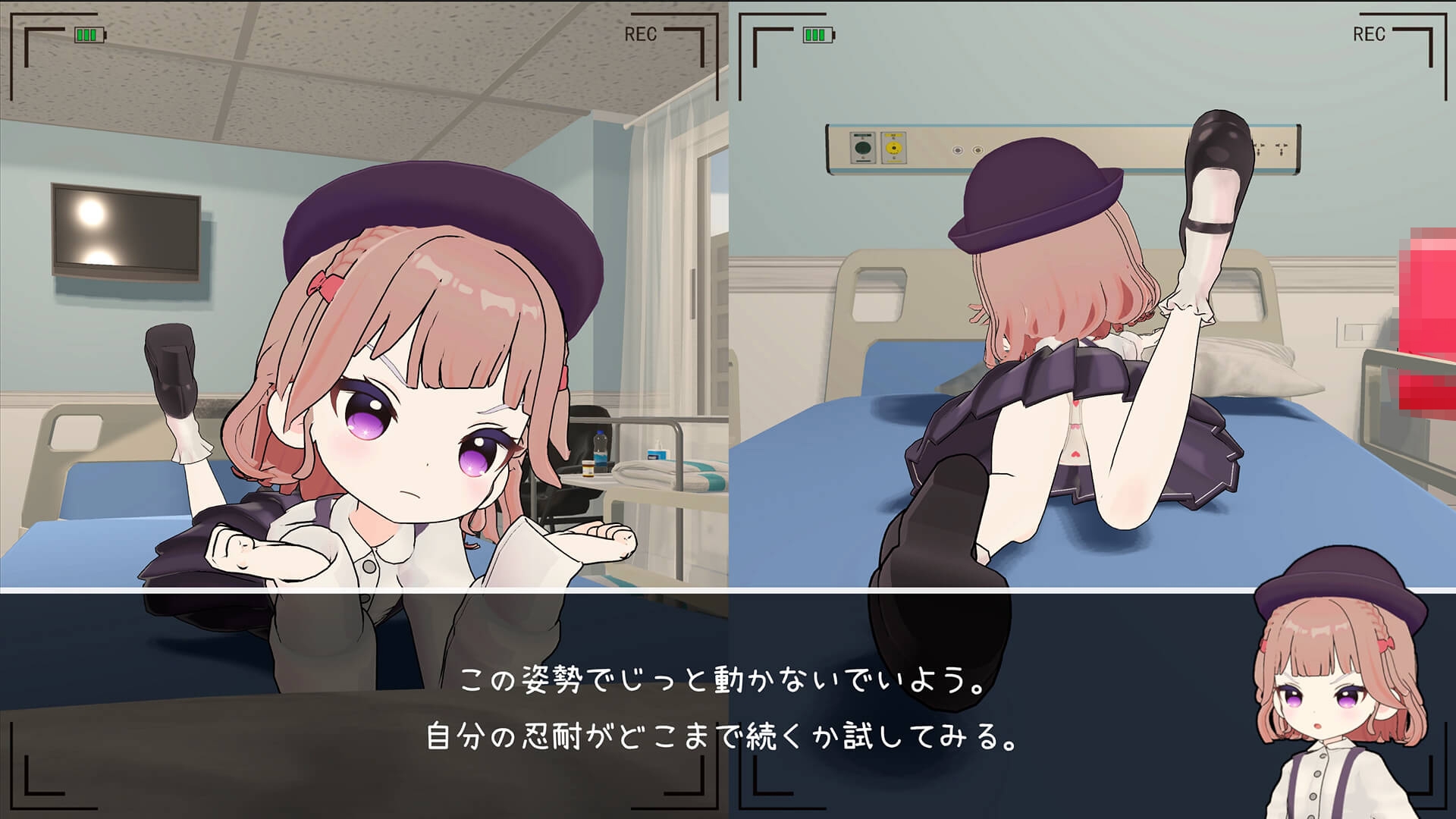Click the power outlet icons on the headwall rail
1456x819 pixels.
tap(967, 150)
